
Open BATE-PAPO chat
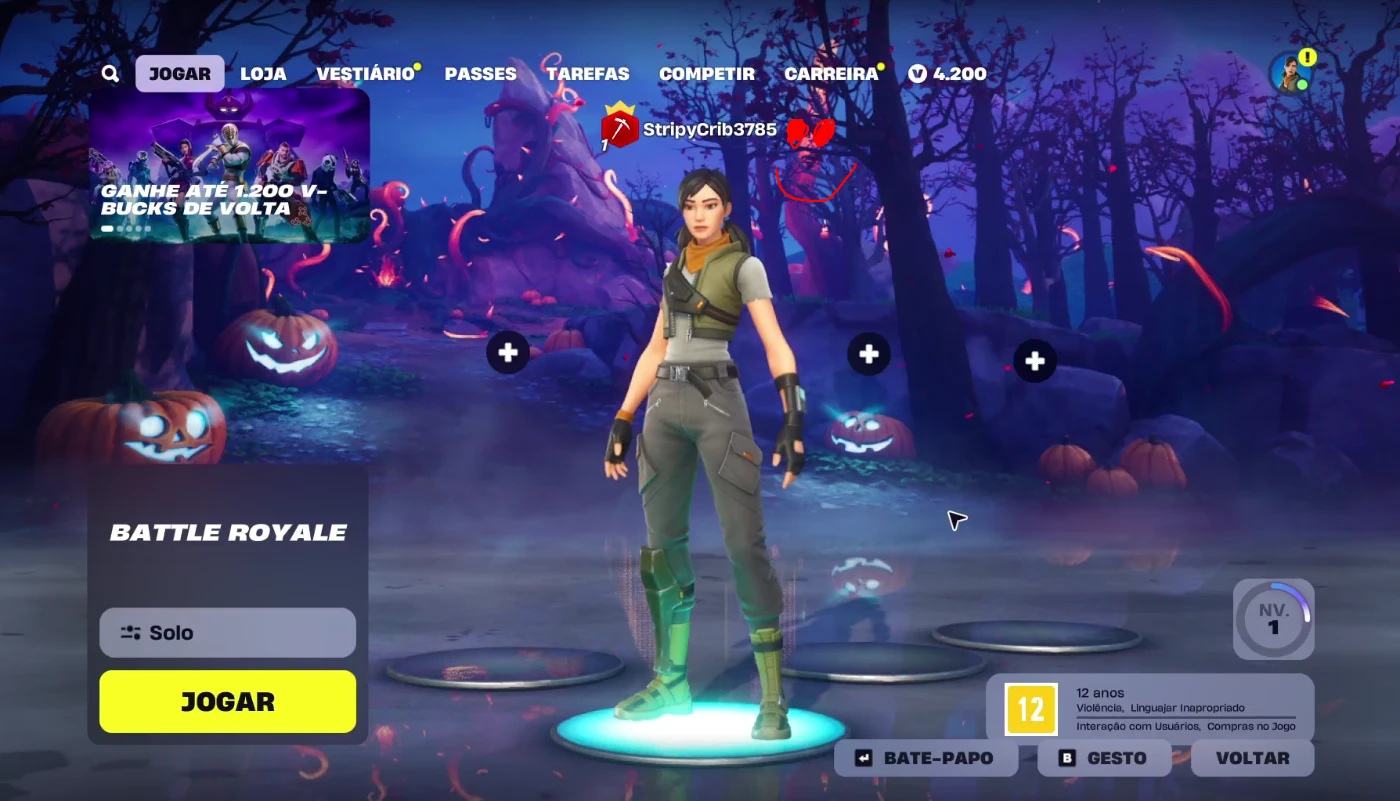pyautogui.click(x=926, y=757)
